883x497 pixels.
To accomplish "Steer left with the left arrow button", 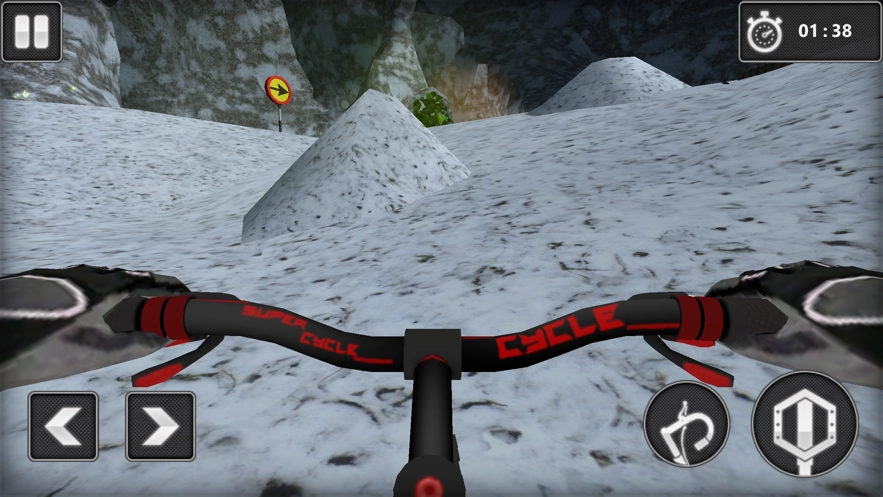I will click(x=63, y=426).
